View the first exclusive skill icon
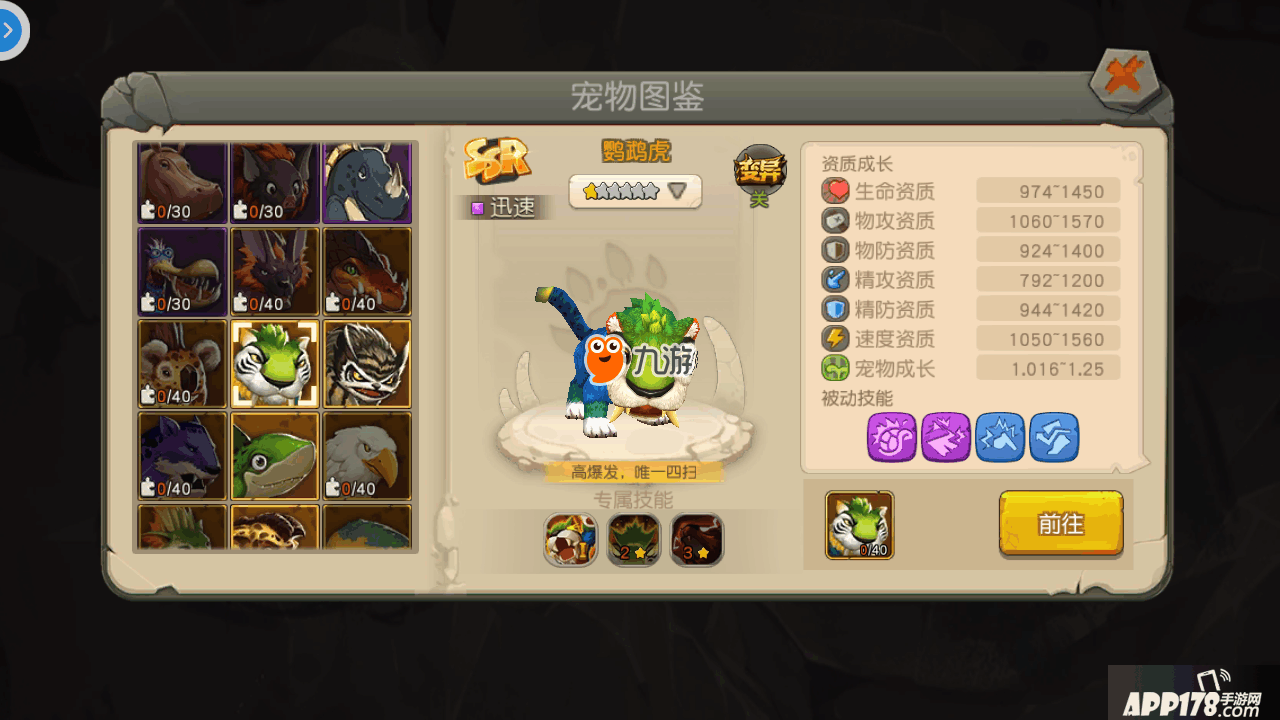 click(571, 540)
